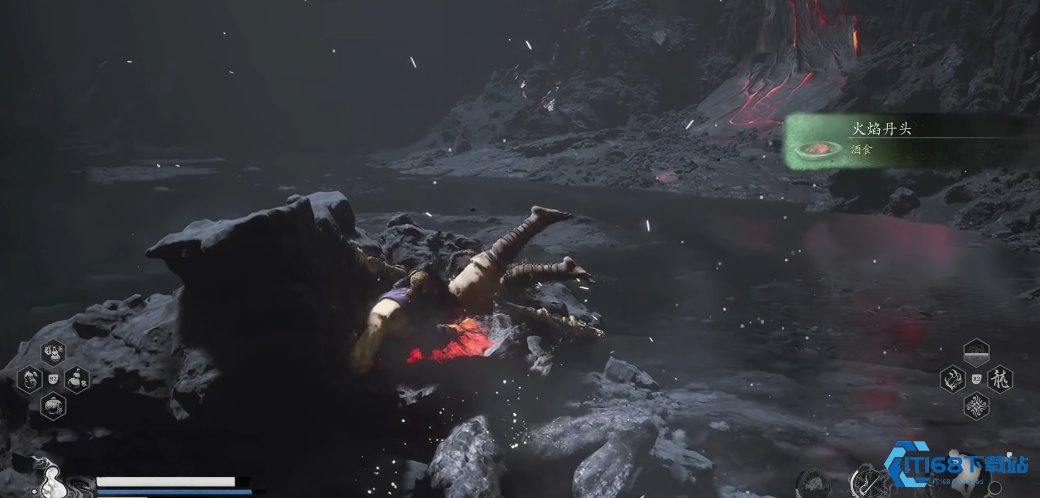Click the IT168 download site watermark
The height and width of the screenshot is (498, 1040).
coord(957,466)
